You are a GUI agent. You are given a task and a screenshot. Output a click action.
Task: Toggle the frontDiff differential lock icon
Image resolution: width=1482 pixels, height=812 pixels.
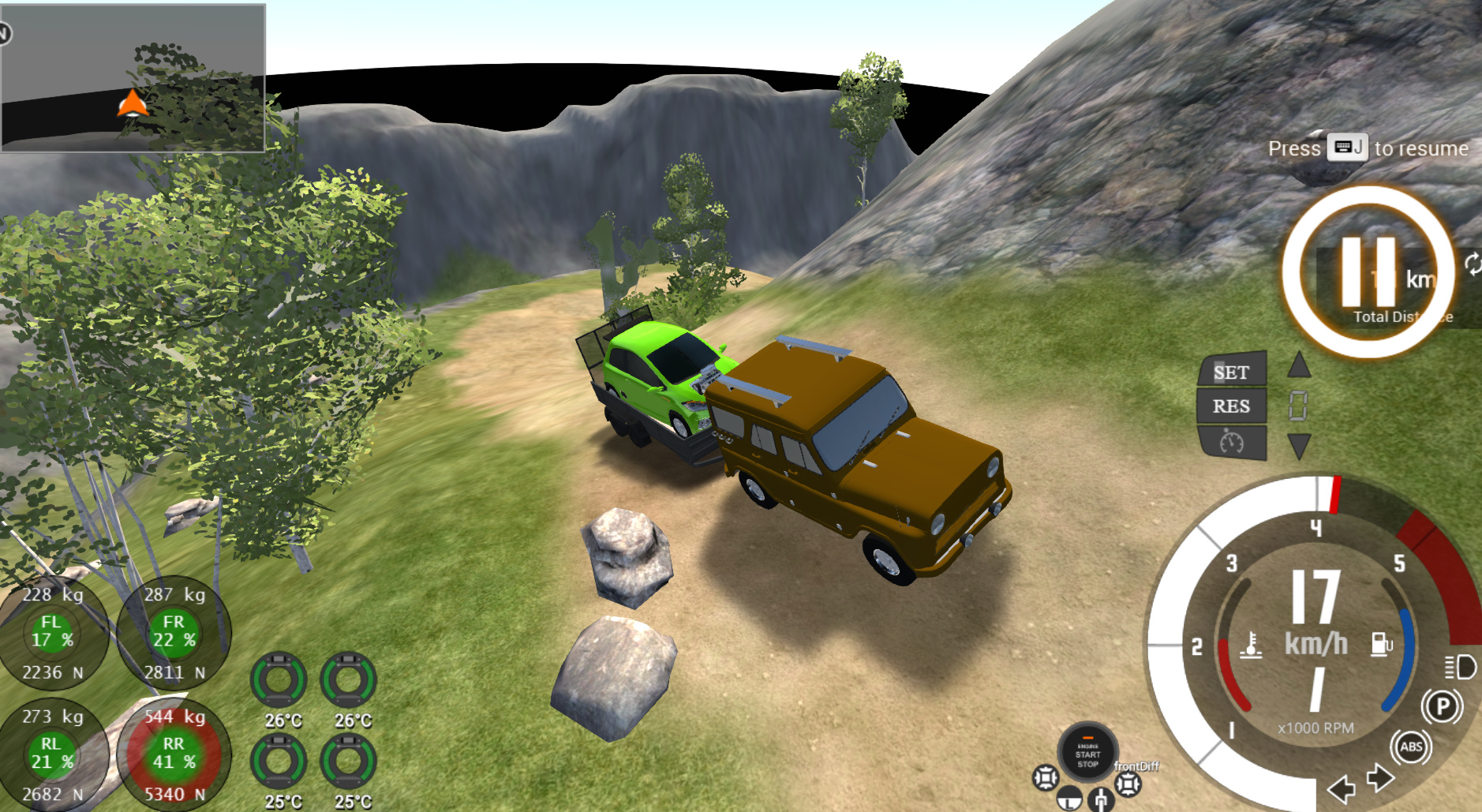(x=1128, y=784)
